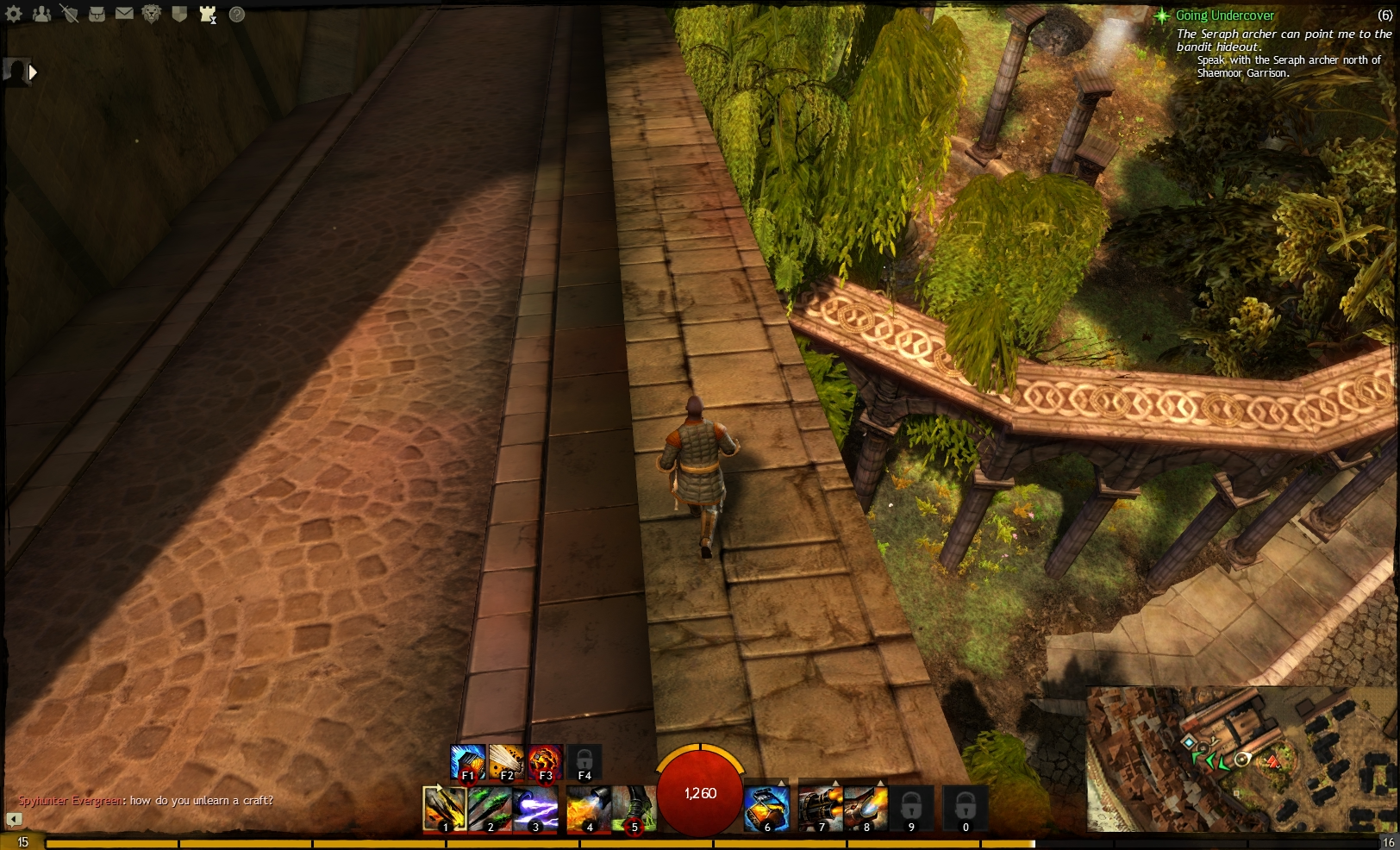This screenshot has width=1400, height=850.
Task: Click the experience bar at screen bottom
Action: [x=517, y=840]
